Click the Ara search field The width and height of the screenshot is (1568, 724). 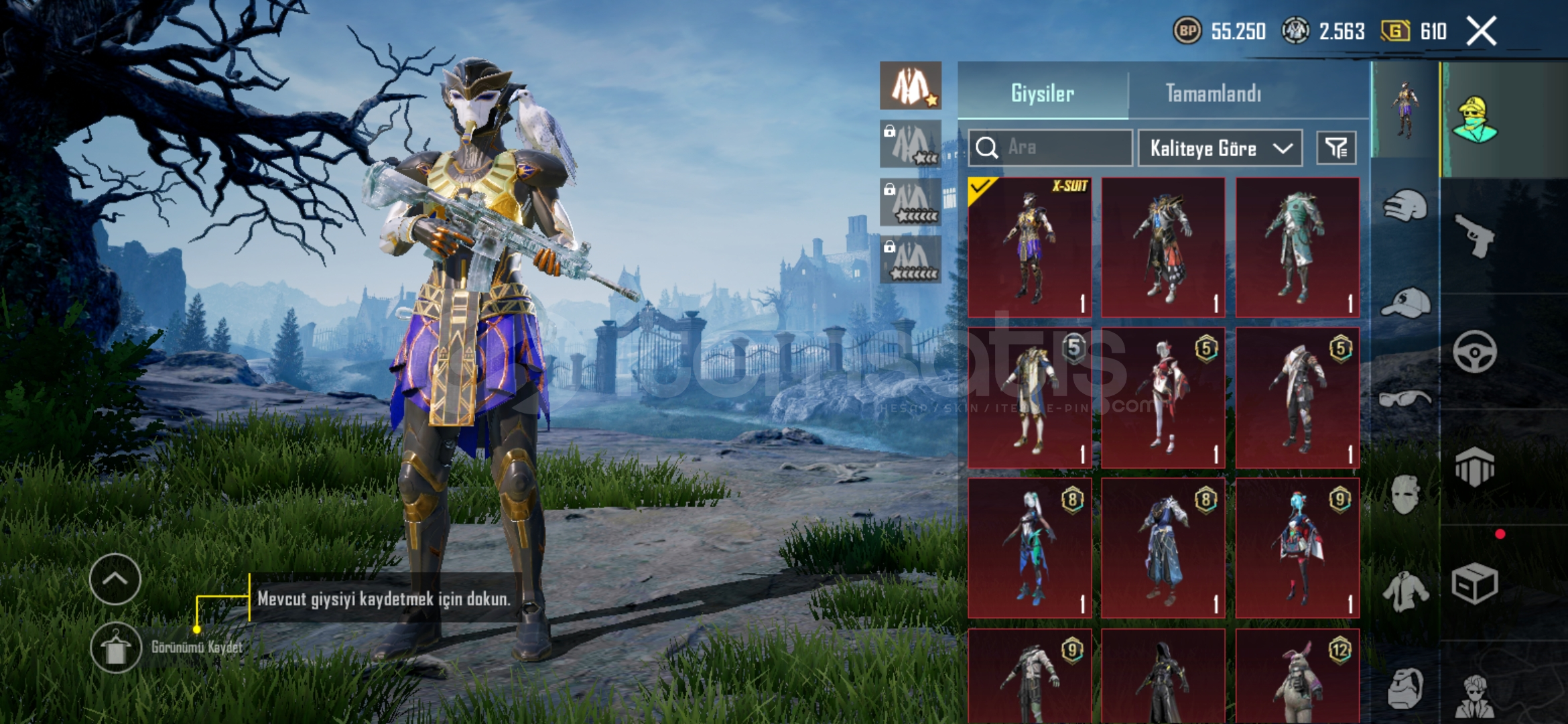tap(1051, 147)
